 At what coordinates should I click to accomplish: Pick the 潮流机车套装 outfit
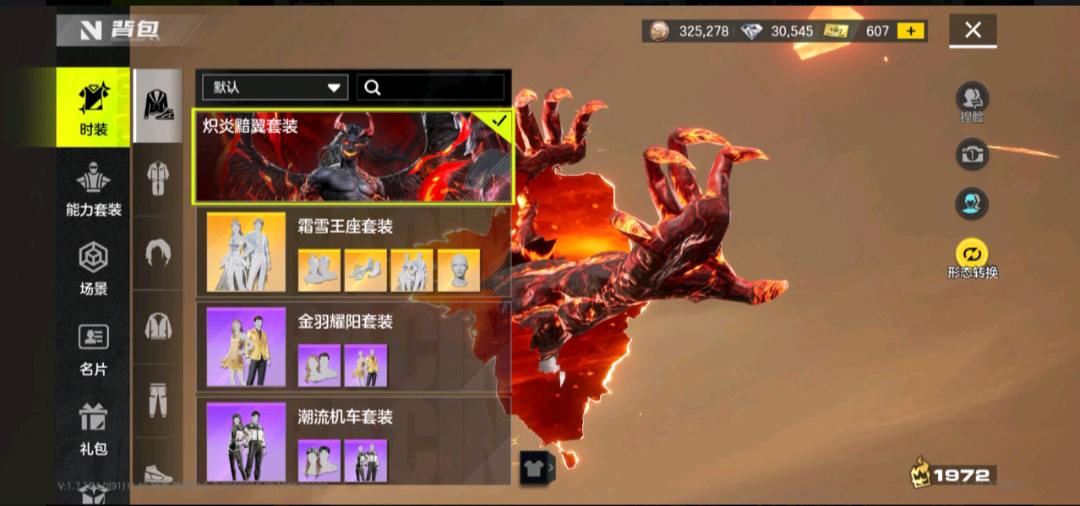(x=353, y=440)
